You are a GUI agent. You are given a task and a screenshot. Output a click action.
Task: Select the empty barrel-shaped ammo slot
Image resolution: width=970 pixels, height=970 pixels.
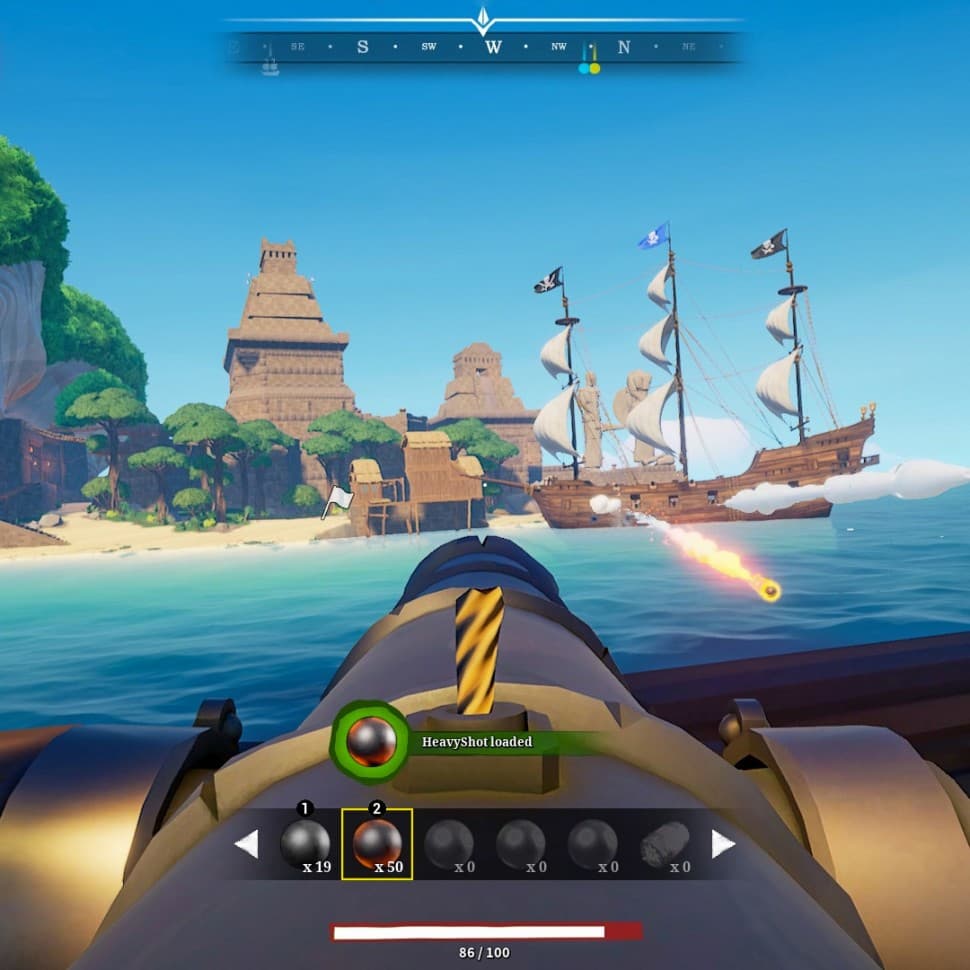coord(665,845)
